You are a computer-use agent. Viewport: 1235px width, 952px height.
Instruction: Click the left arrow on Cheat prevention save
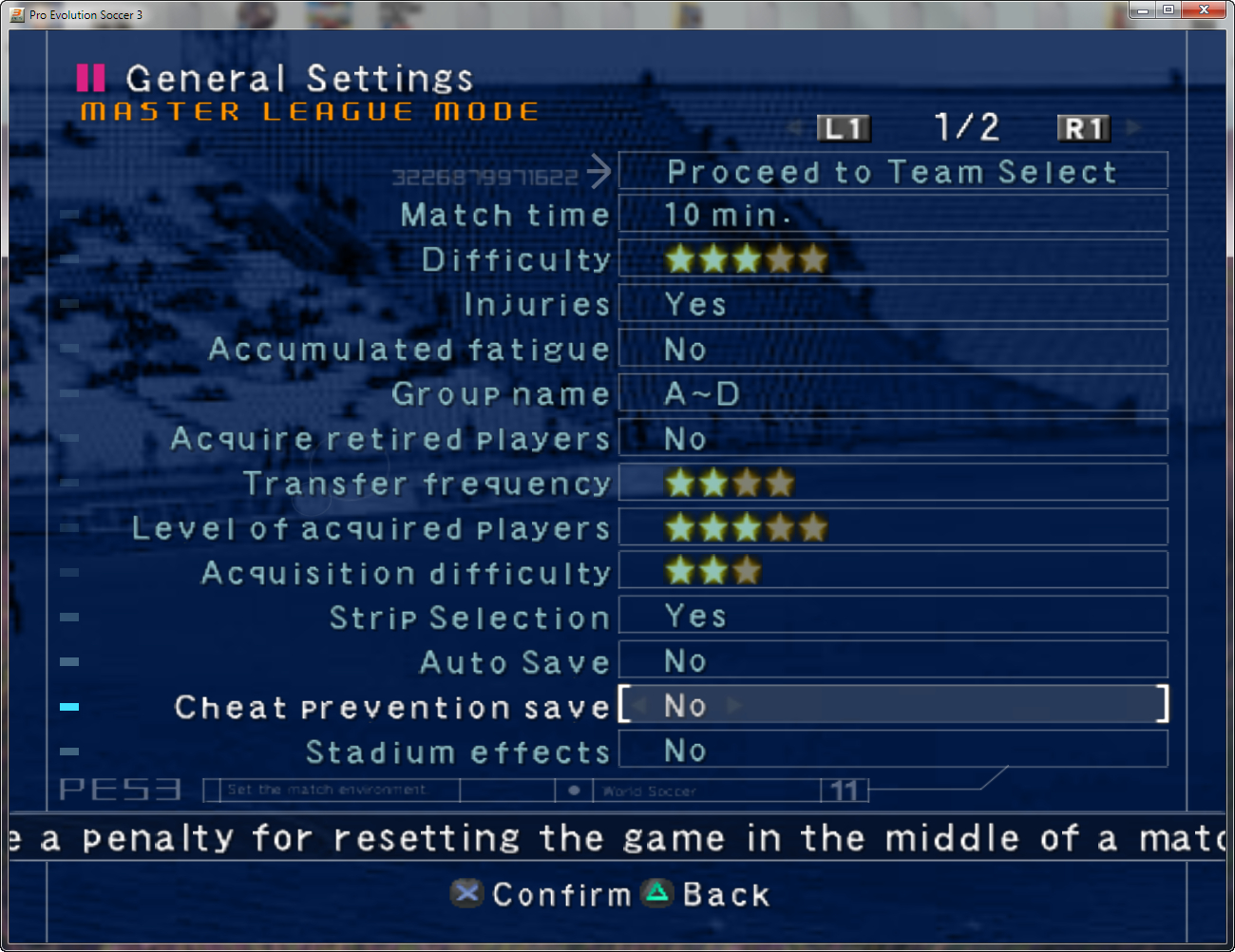click(x=641, y=705)
